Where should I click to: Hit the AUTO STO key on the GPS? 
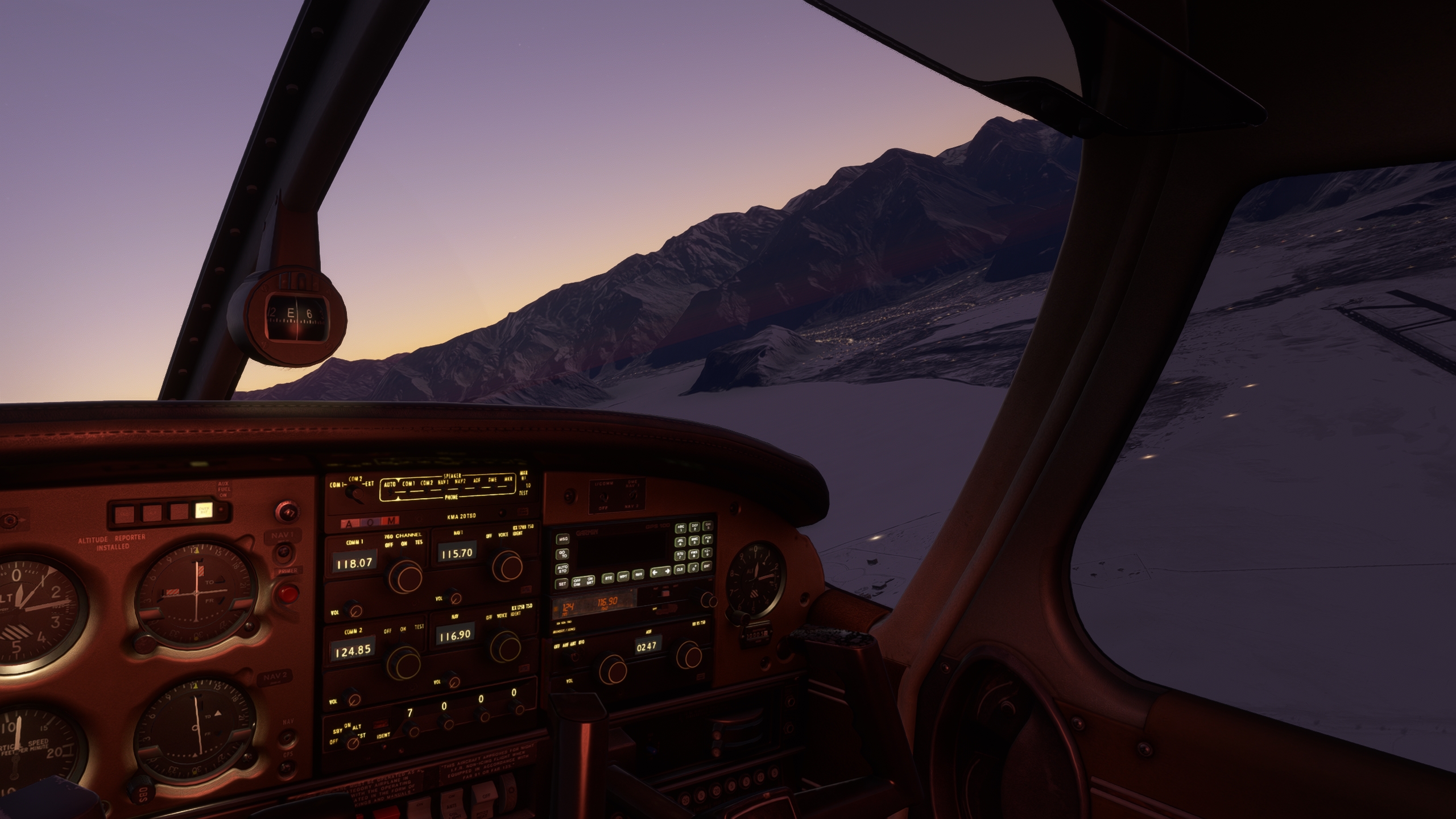(x=562, y=568)
